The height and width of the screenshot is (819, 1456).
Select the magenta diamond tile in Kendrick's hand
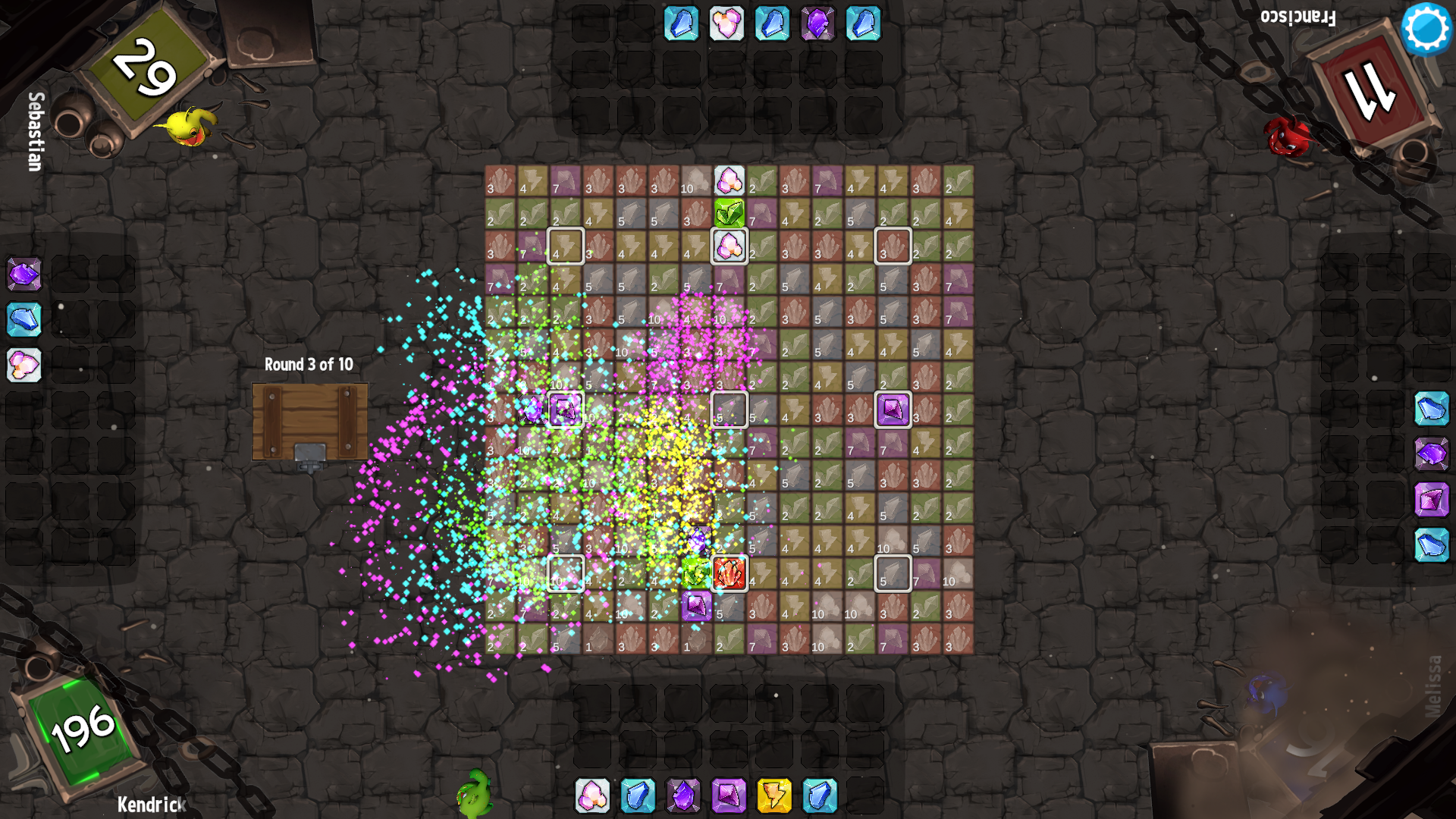(729, 795)
